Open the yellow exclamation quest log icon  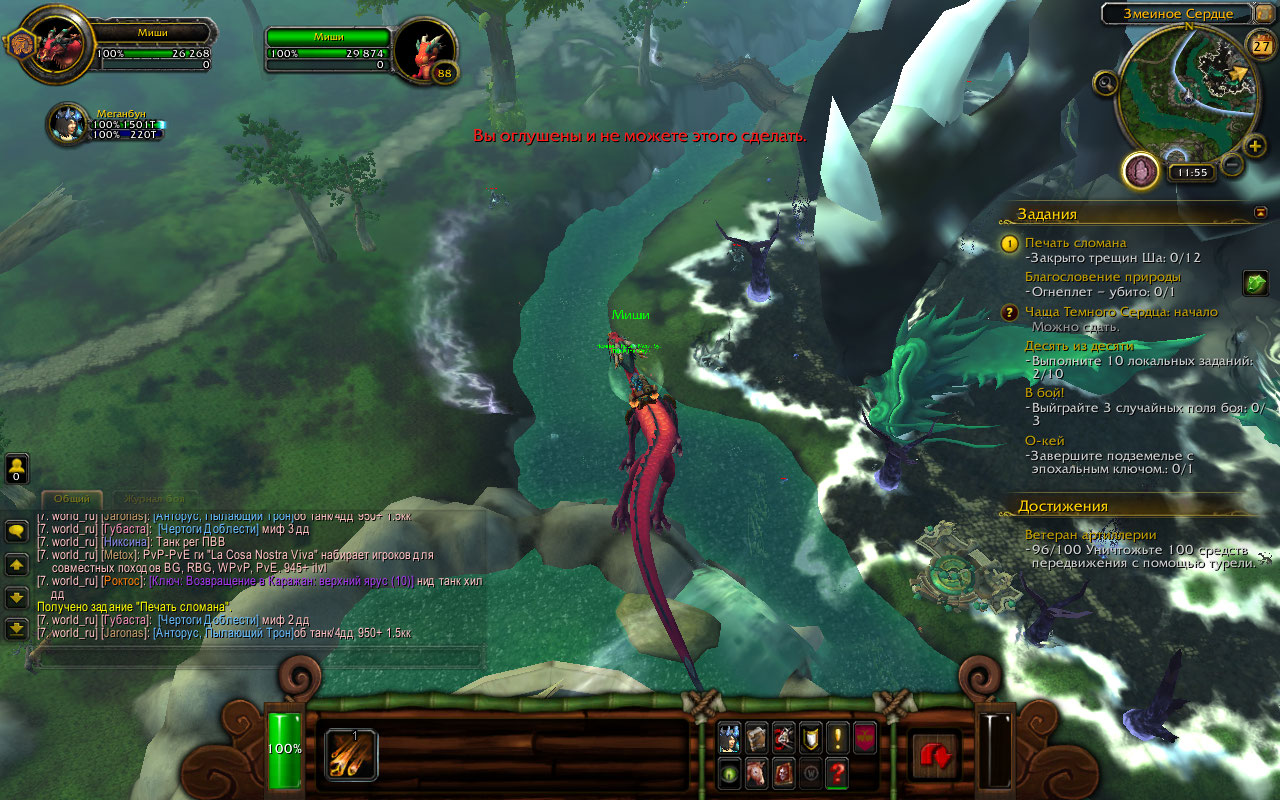838,738
